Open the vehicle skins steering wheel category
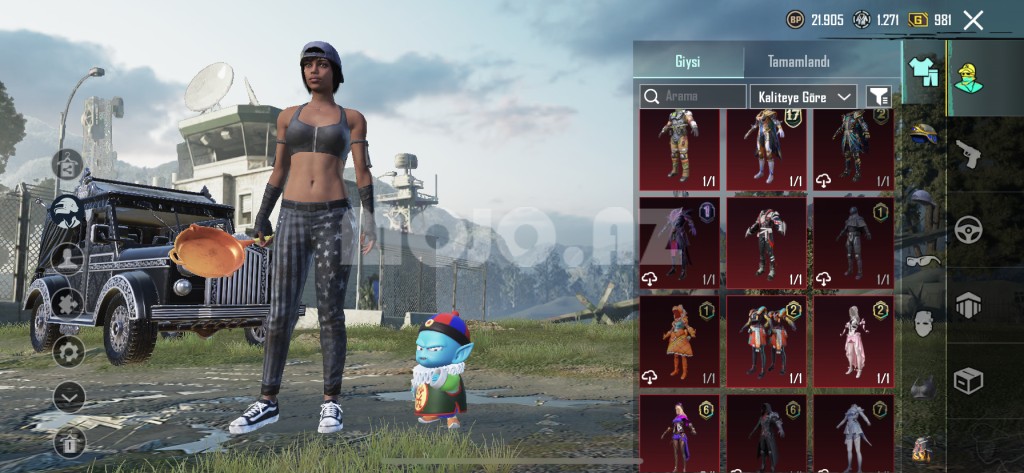Viewport: 1024px width, 473px height. tap(968, 230)
